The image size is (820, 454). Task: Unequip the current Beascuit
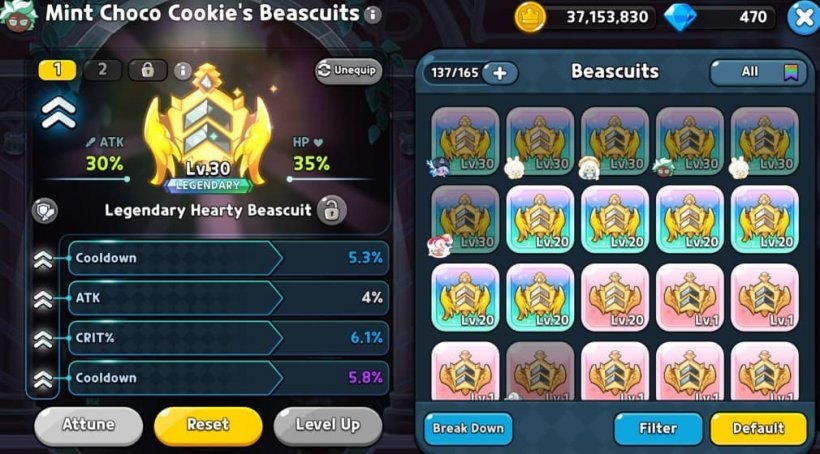pos(349,71)
